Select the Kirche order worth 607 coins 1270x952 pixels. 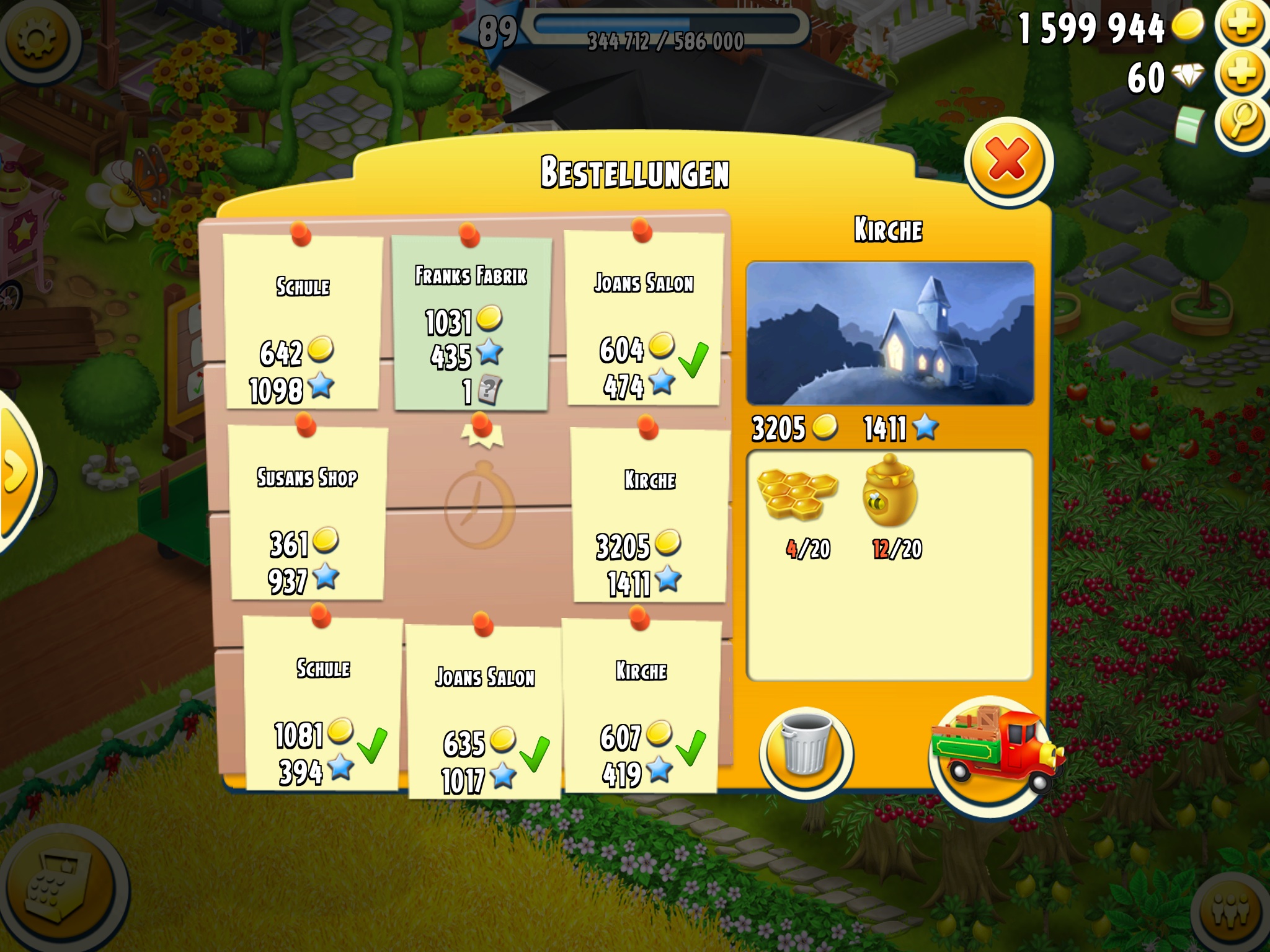pyautogui.click(x=641, y=708)
